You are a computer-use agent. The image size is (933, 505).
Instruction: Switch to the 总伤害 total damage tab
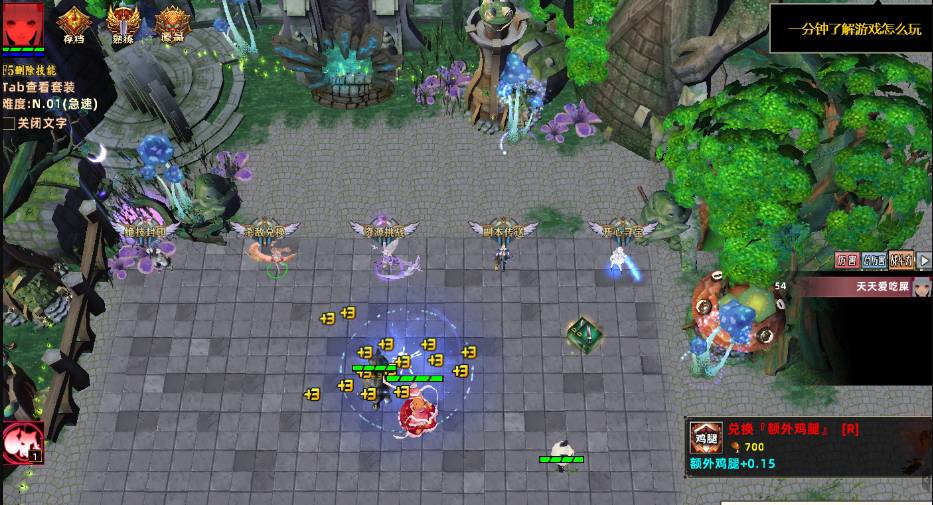click(x=874, y=261)
